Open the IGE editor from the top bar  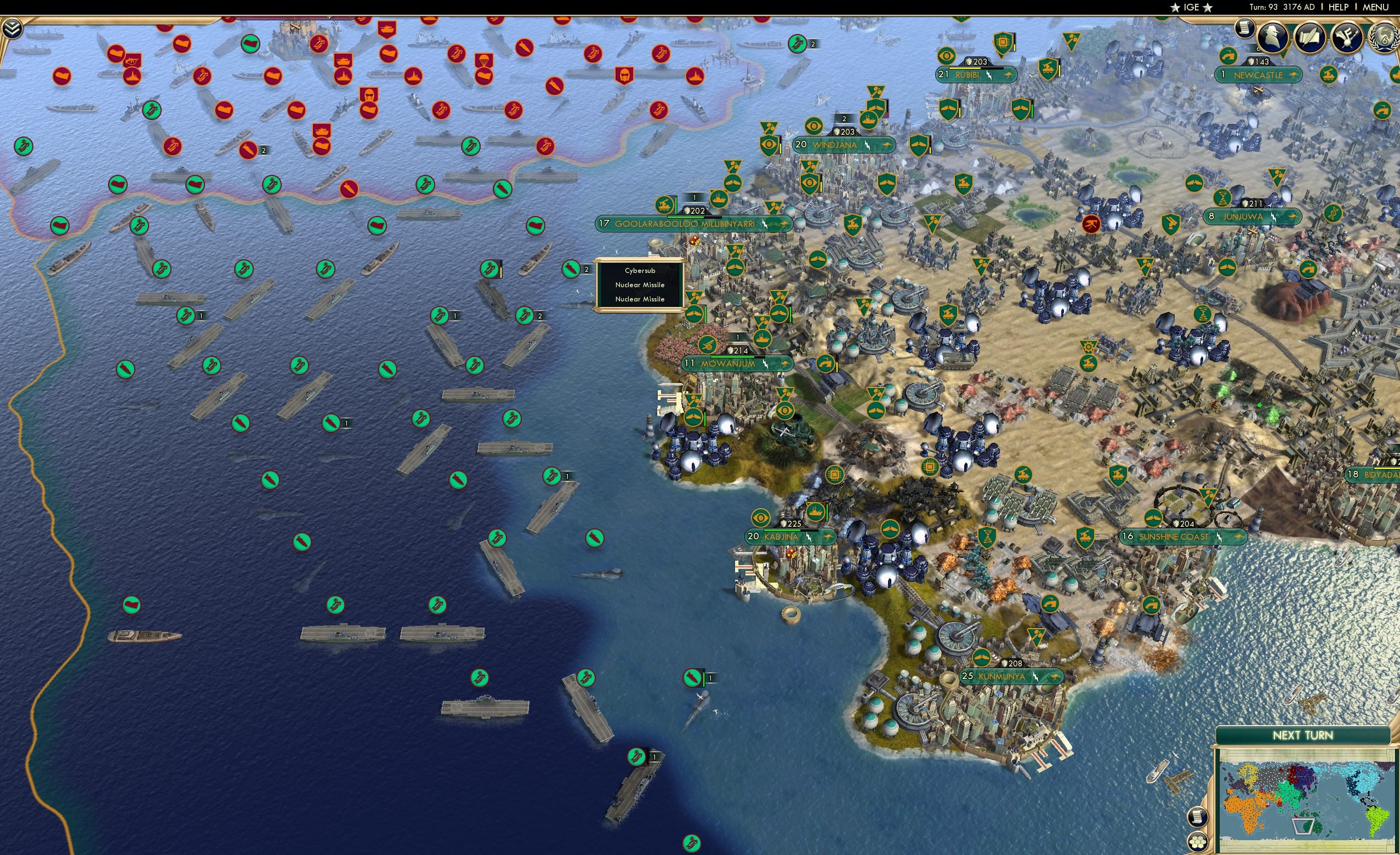1192,7
